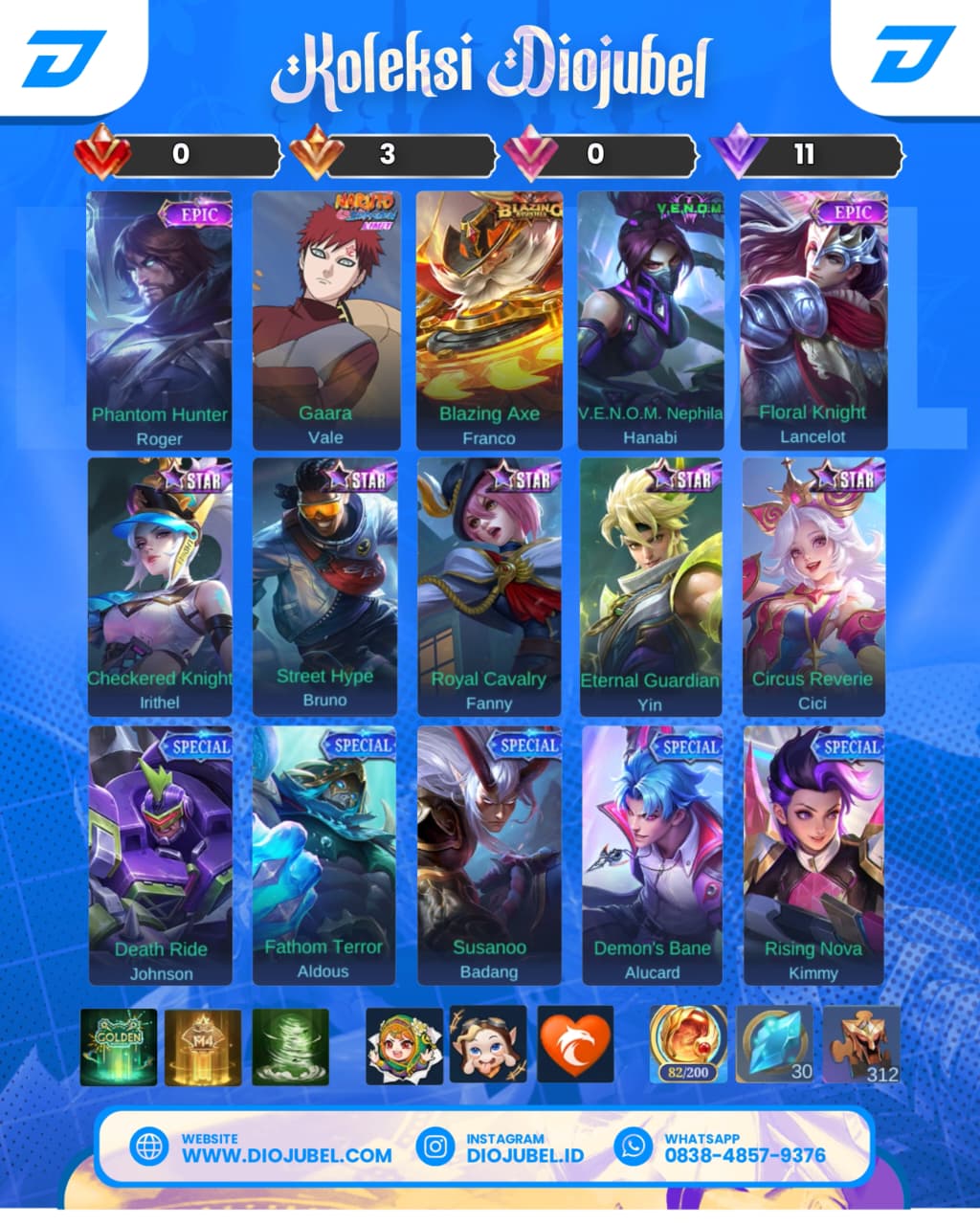Select the Checkered Knight Irithel card
The image size is (980, 1225).
tap(160, 587)
